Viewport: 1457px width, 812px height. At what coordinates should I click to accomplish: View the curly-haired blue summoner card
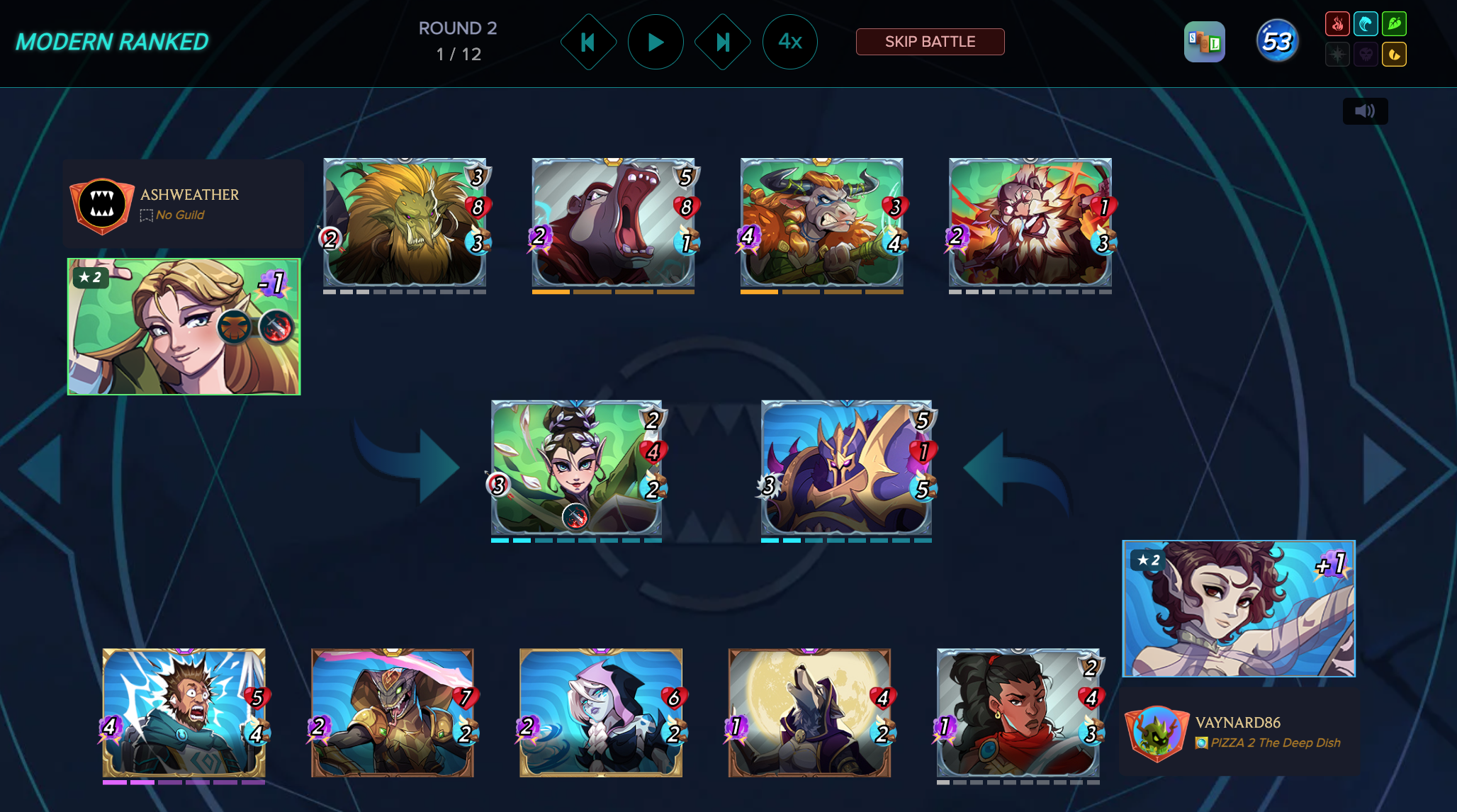point(1238,609)
